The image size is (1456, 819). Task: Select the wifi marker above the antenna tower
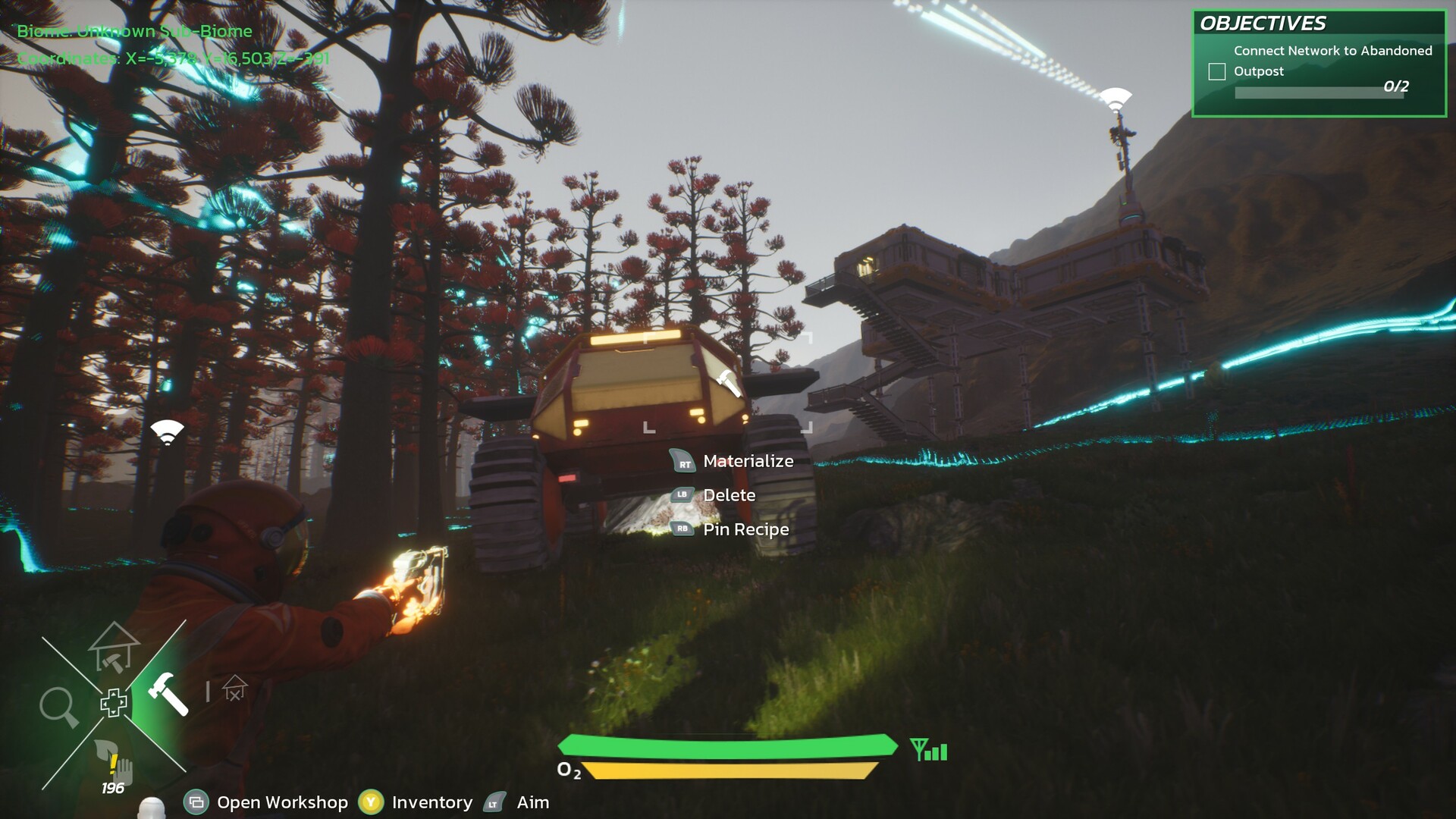point(1116,98)
